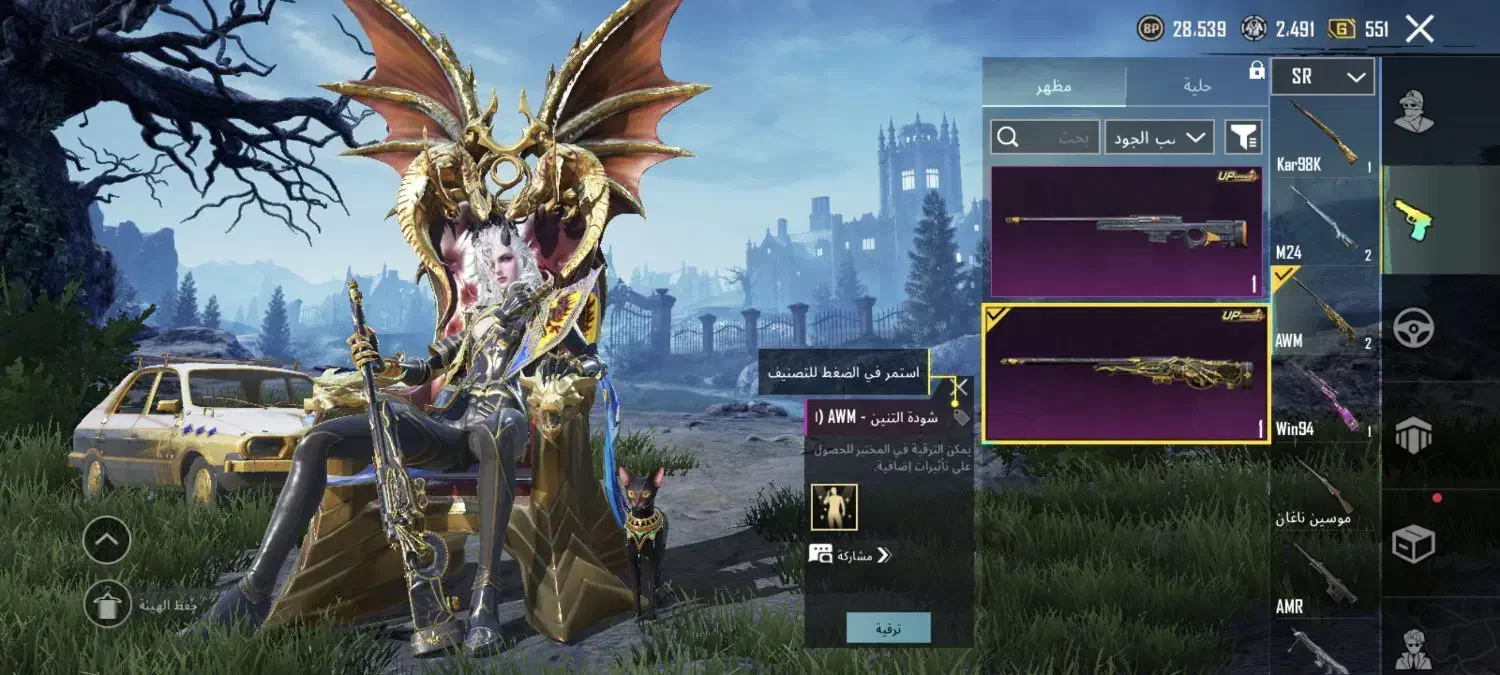This screenshot has height=675, width=1500.
Task: Open the crate box category
Action: point(1414,543)
